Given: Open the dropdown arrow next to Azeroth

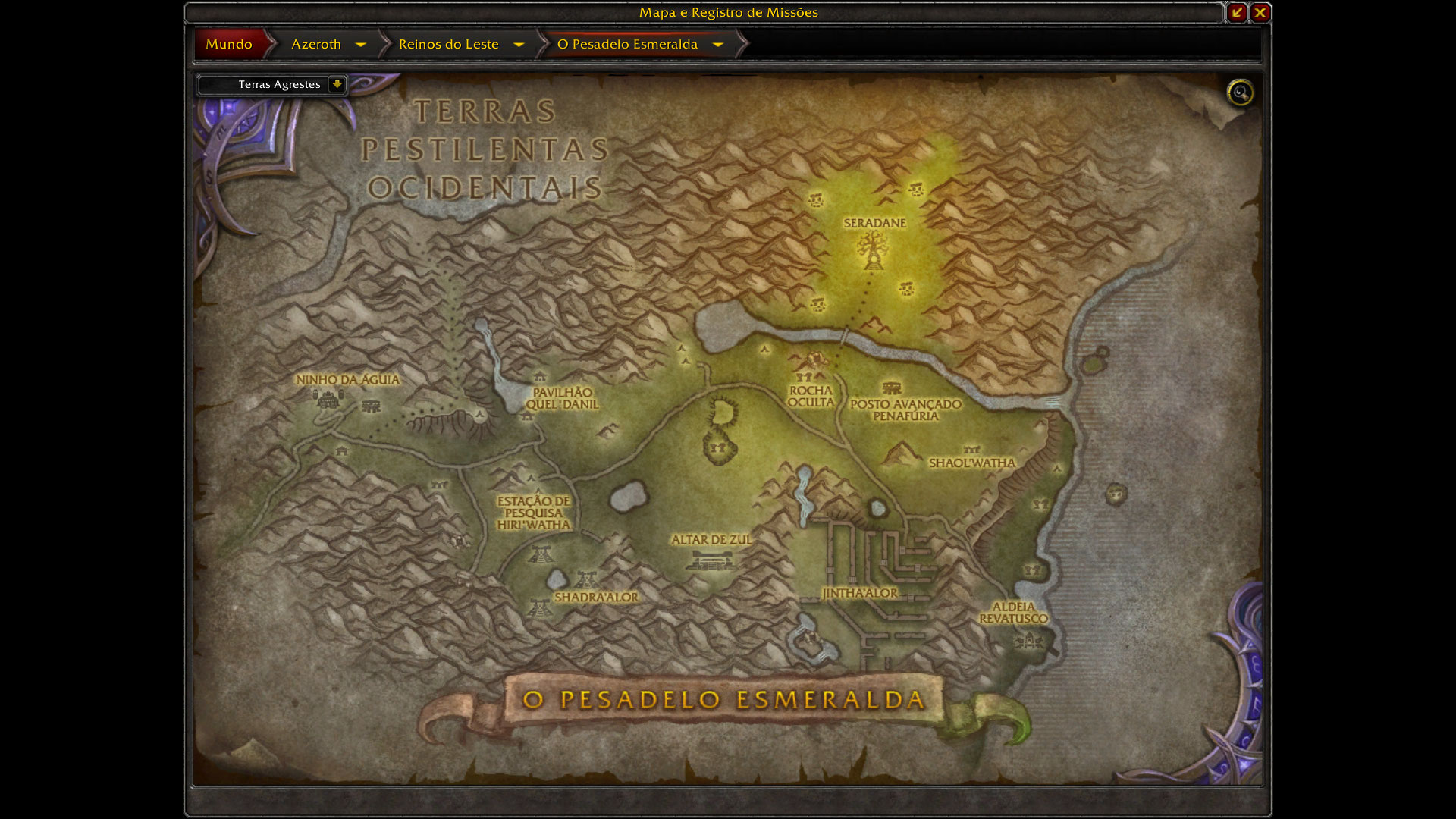Looking at the screenshot, I should click(x=361, y=45).
